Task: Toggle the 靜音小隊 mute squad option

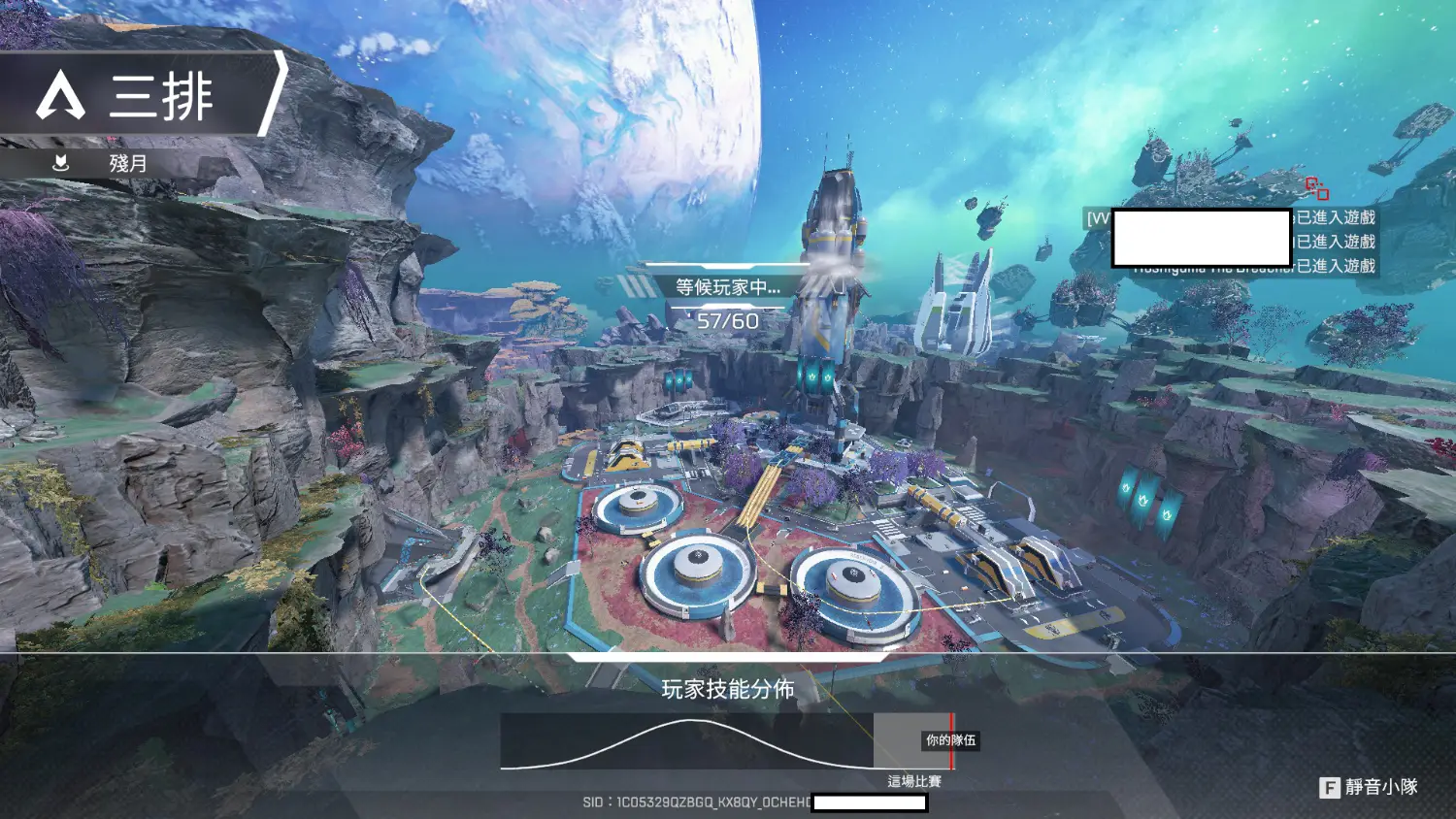Action: coord(1369,787)
